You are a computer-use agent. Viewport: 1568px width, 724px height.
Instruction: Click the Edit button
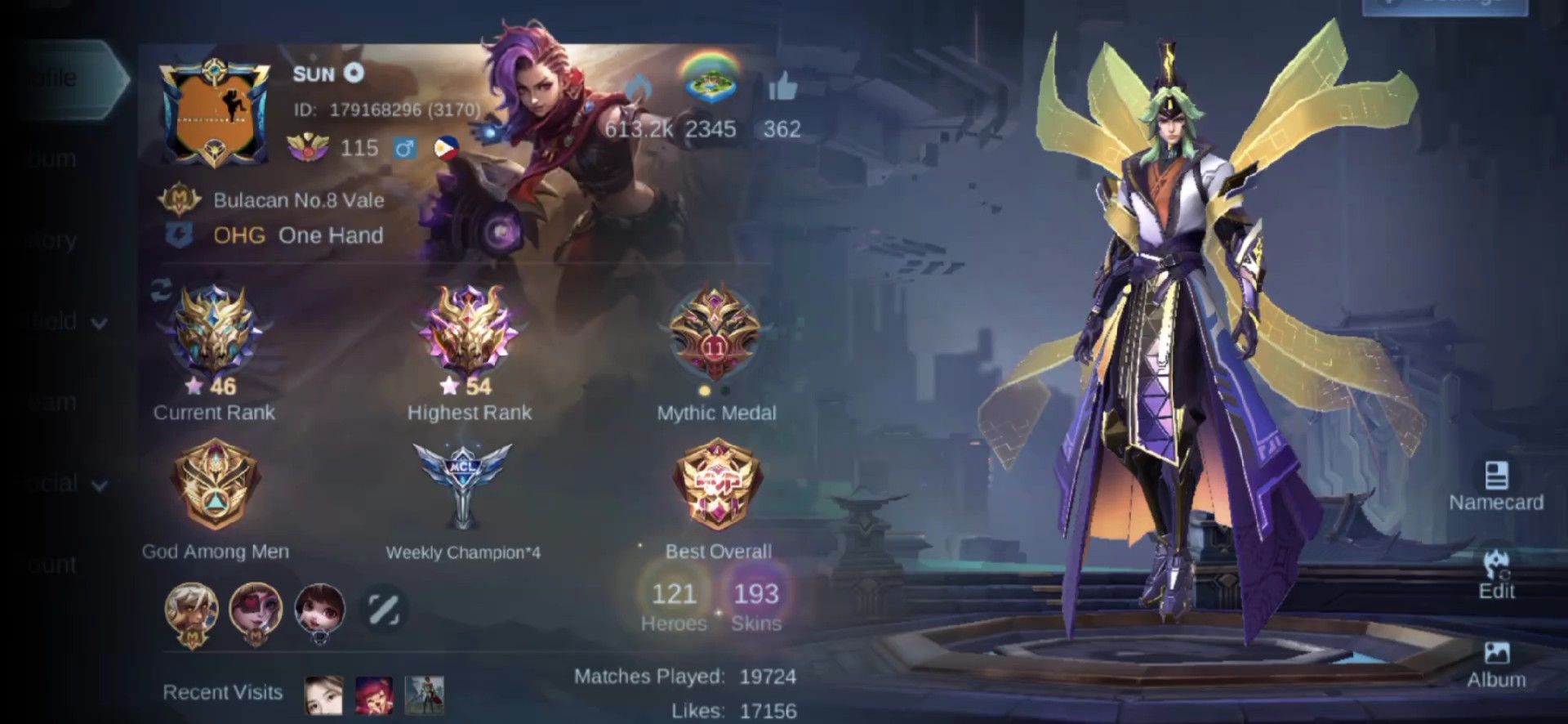tap(1496, 574)
